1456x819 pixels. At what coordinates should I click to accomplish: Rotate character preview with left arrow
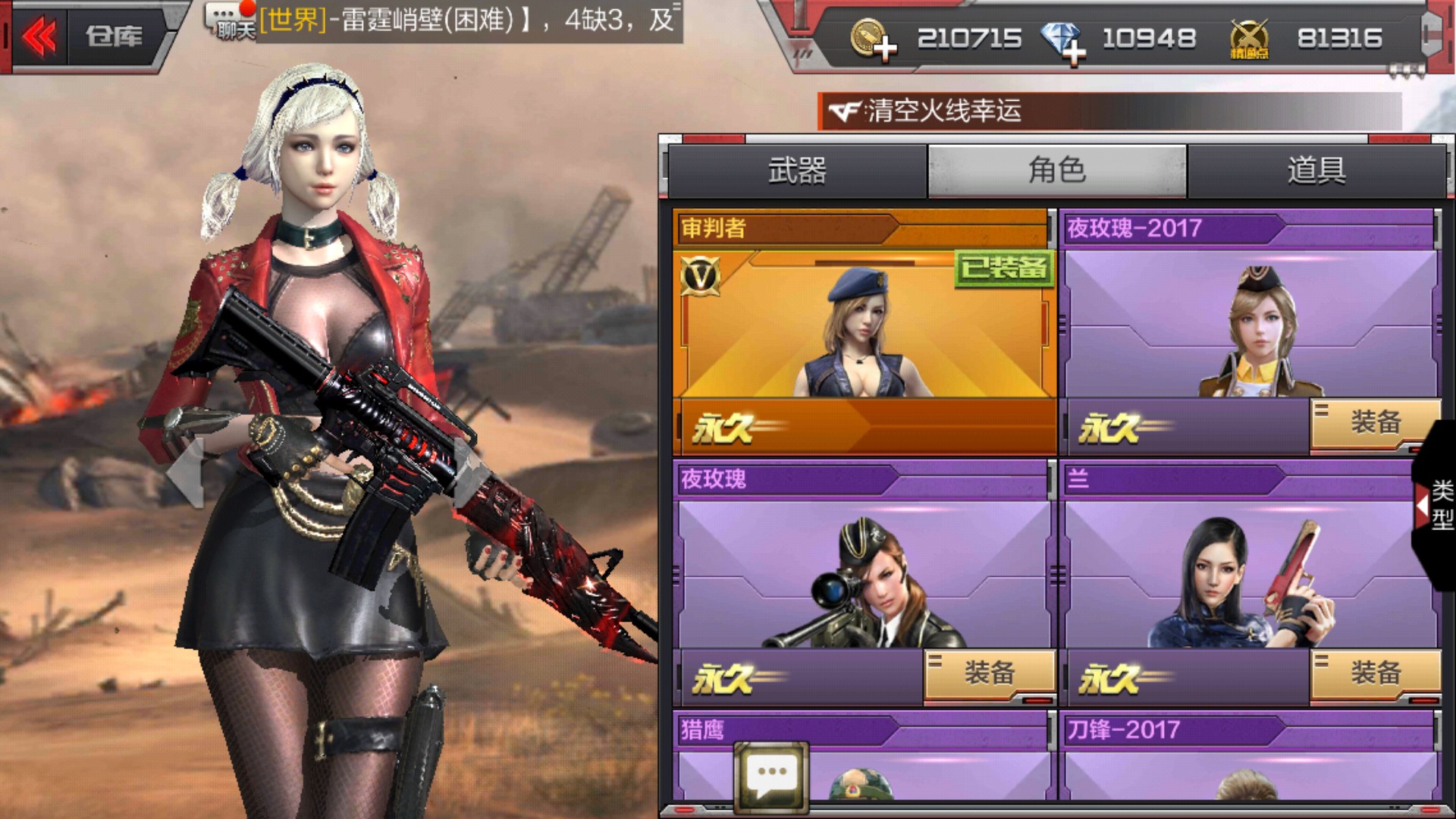click(186, 472)
